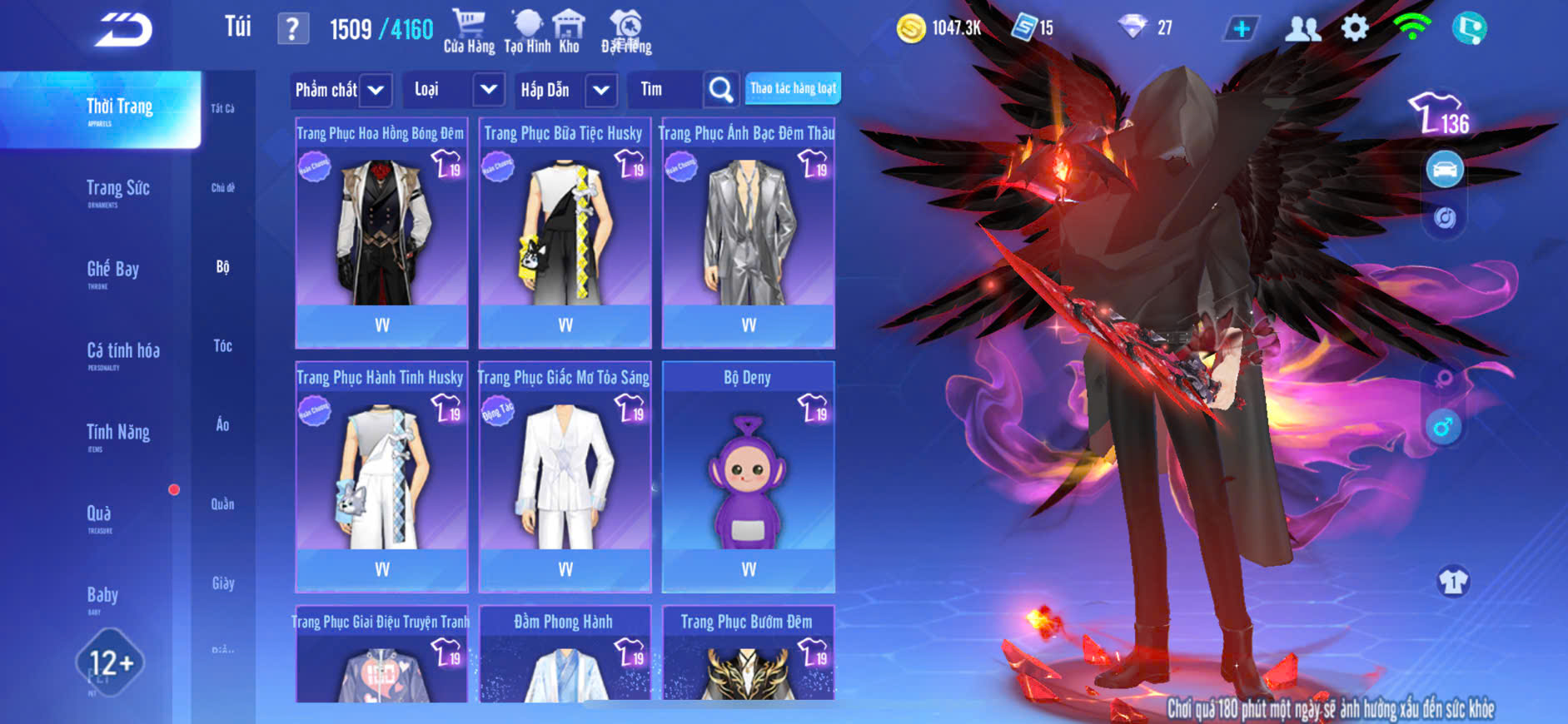
Task: Go back using the top-left arrow
Action: point(123,30)
